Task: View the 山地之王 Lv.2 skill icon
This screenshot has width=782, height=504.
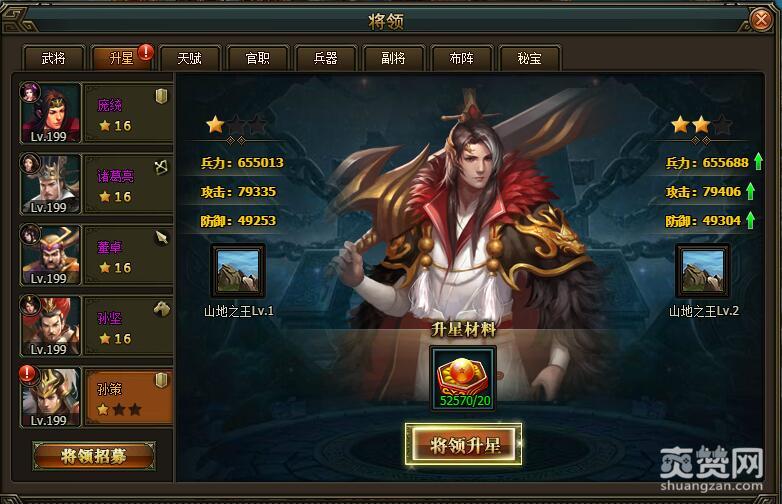Action: (x=703, y=272)
